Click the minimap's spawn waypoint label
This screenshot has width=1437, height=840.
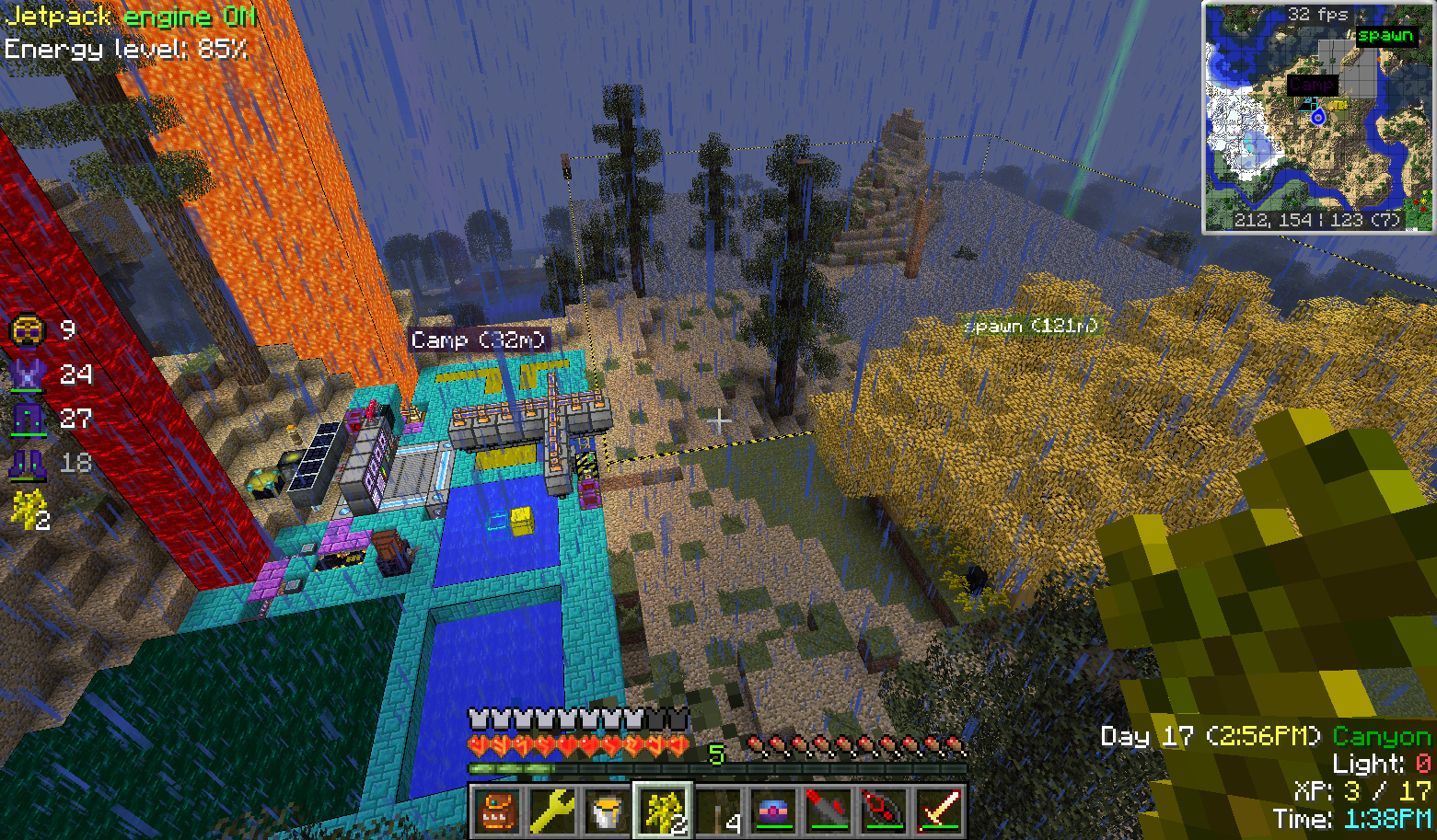[x=1385, y=36]
